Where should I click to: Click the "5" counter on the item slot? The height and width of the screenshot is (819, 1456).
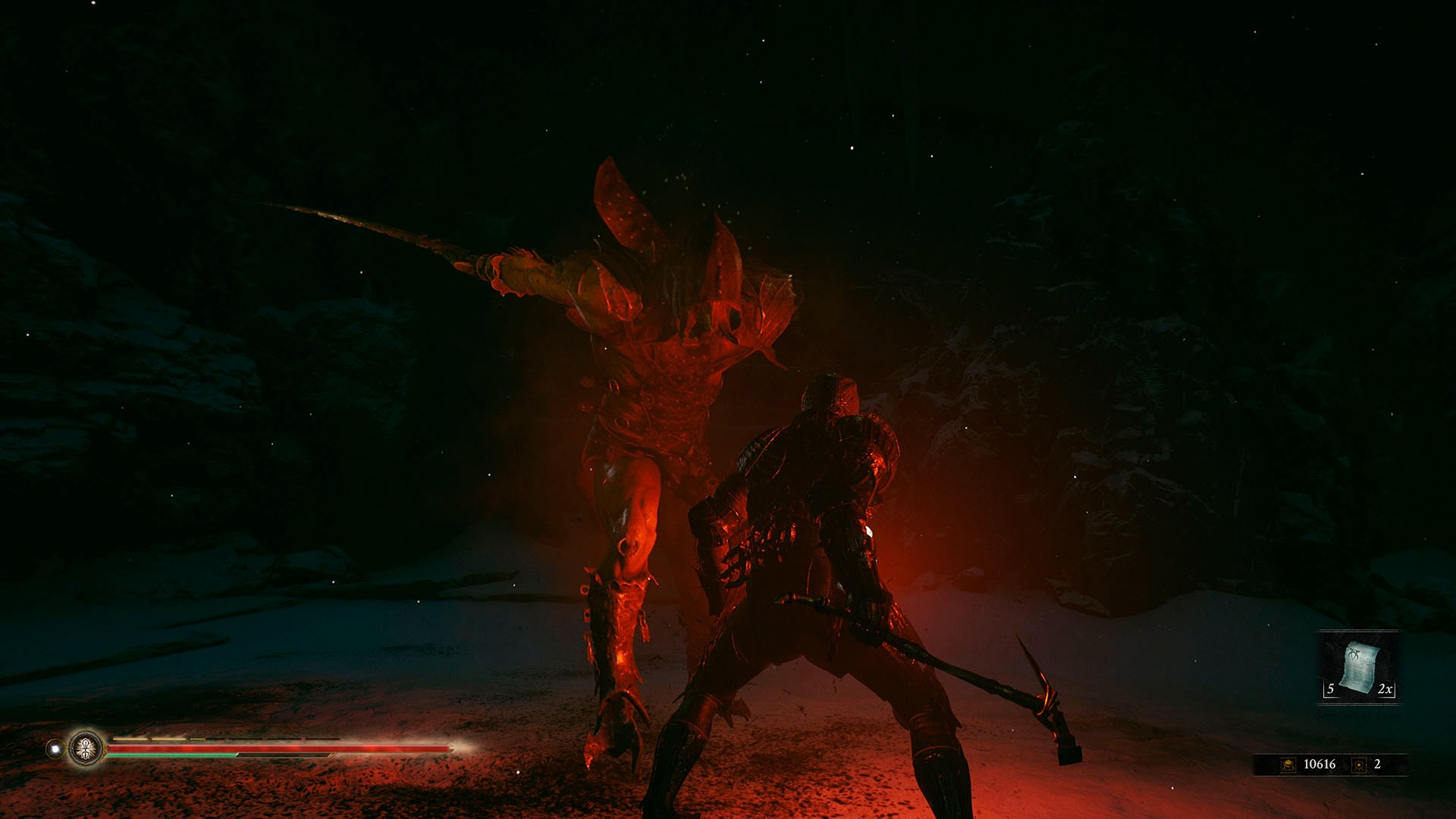(1330, 689)
